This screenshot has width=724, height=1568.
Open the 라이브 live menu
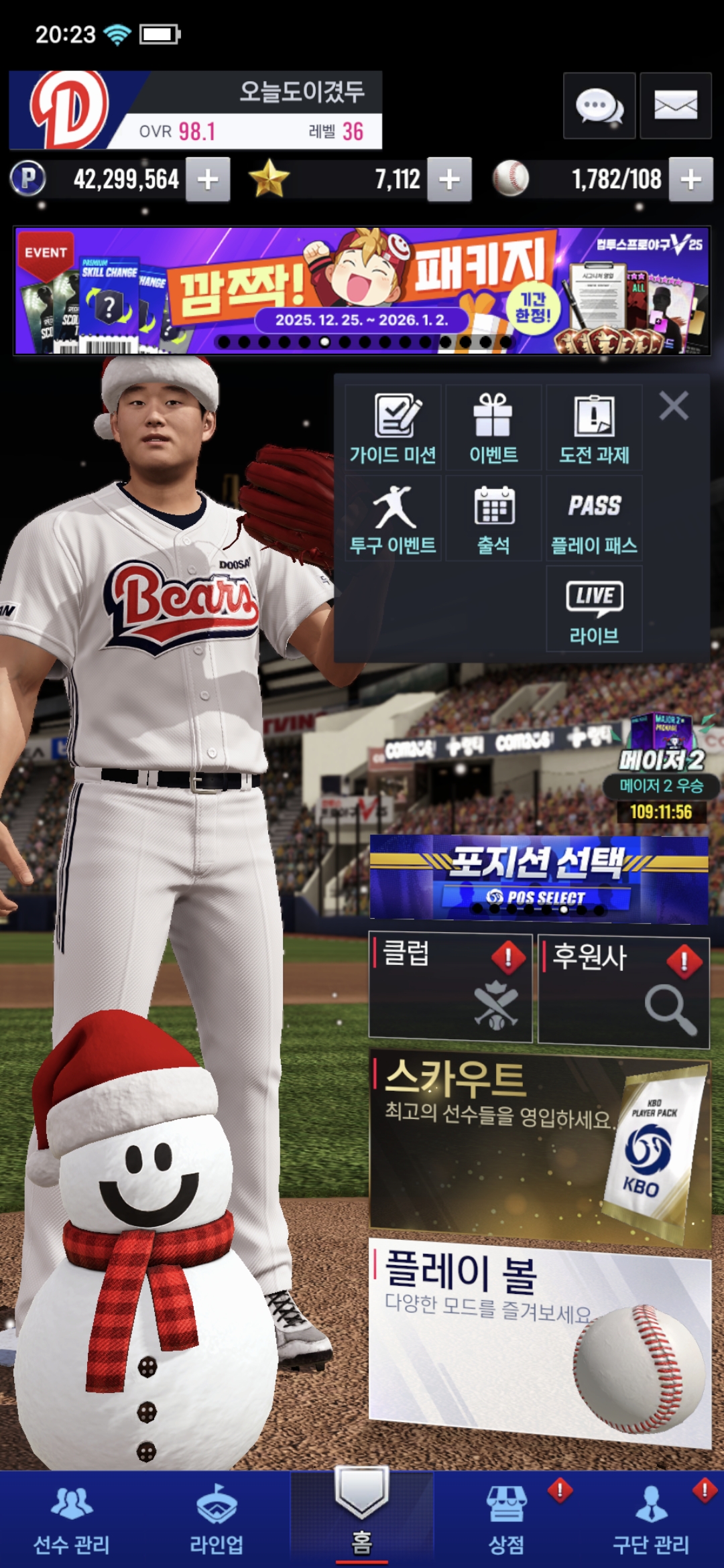(594, 608)
